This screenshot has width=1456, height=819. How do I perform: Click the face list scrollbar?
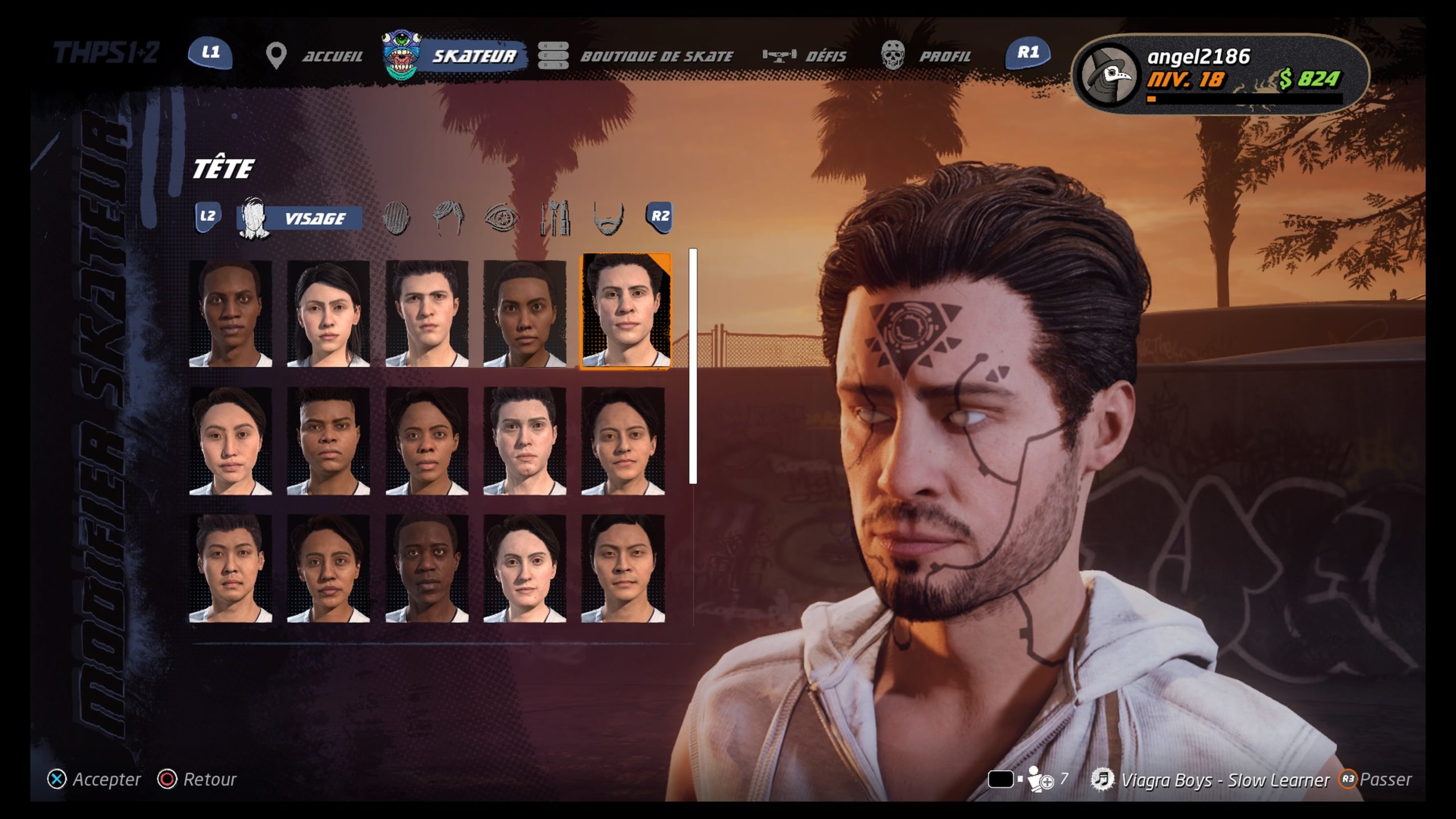(693, 367)
